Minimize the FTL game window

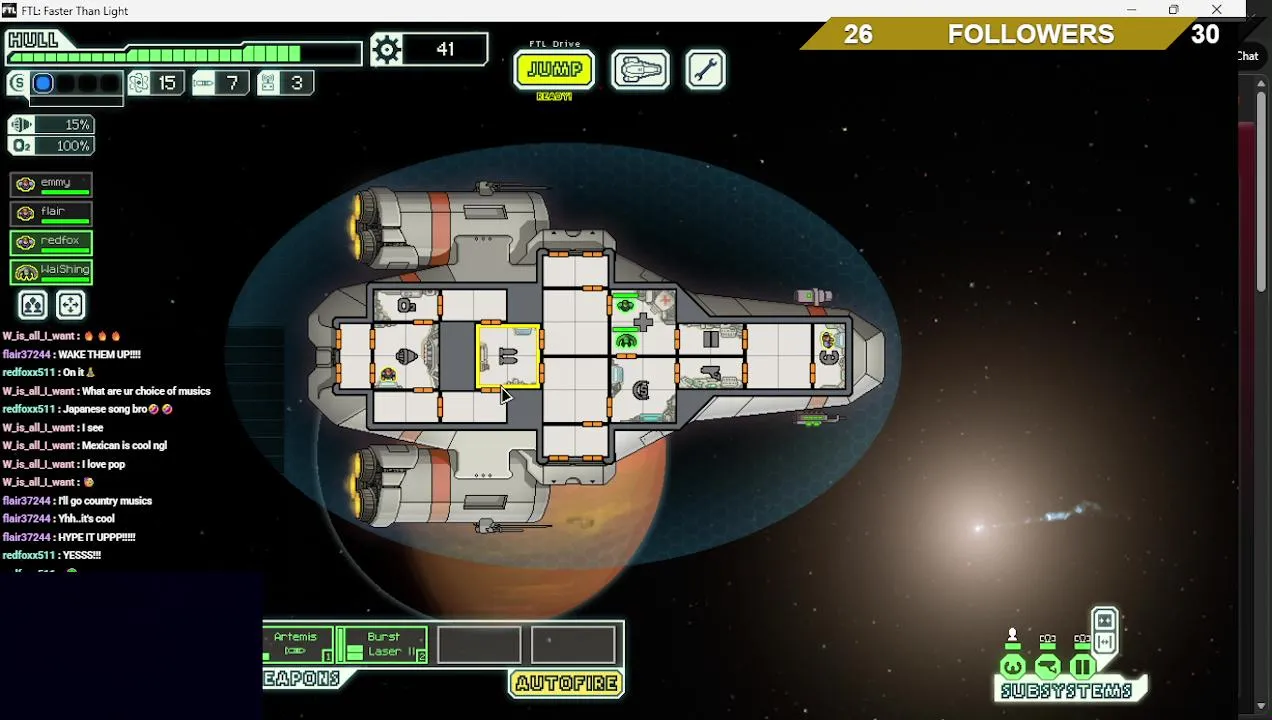[x=1131, y=10]
